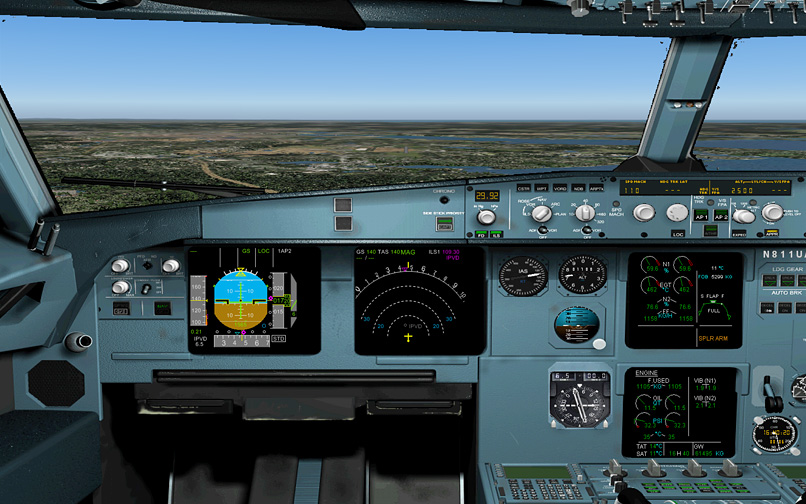Click the standby attitude indicator knob
The width and height of the screenshot is (806, 504).
click(599, 343)
